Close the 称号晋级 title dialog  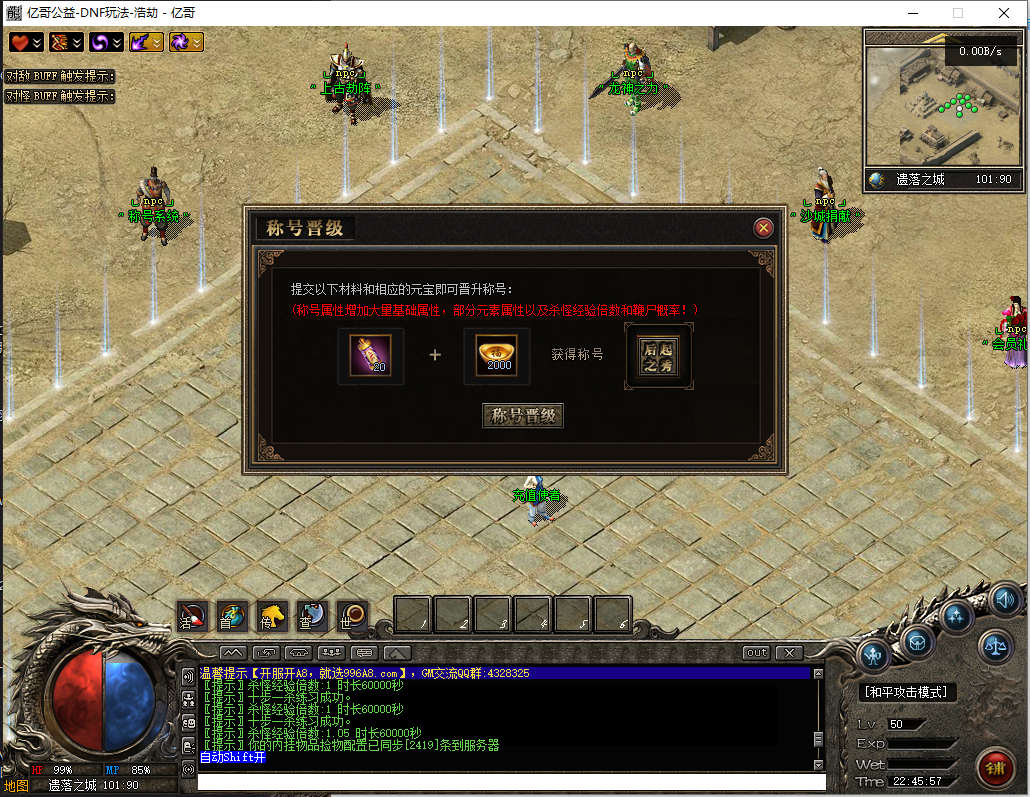pos(764,228)
